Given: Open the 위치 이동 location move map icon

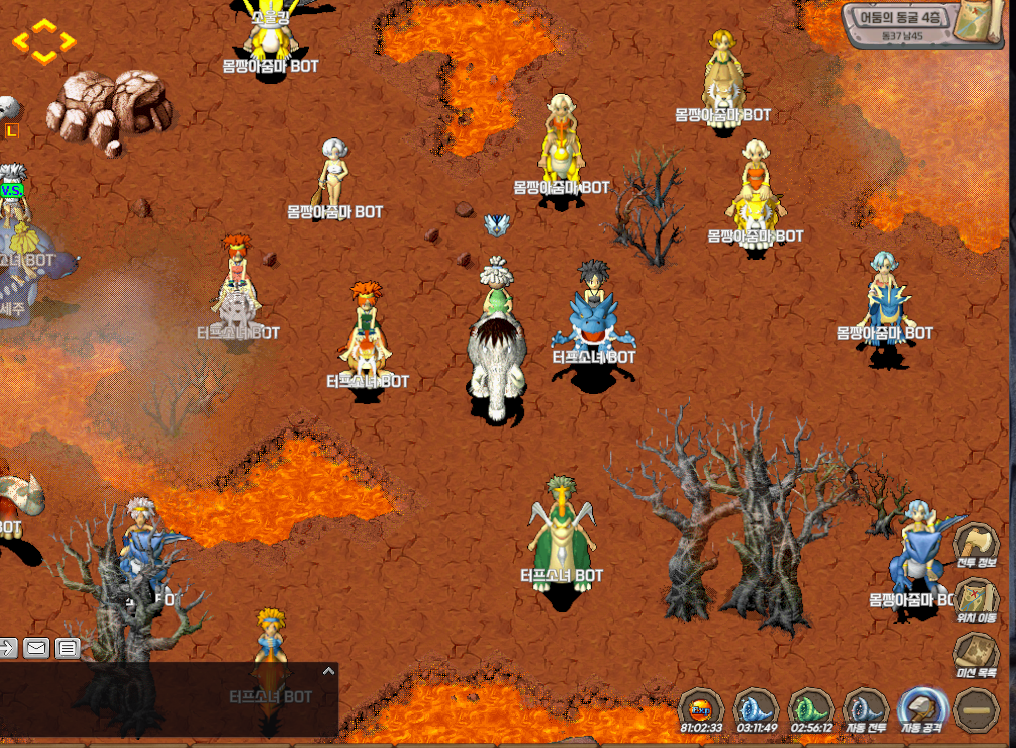Looking at the screenshot, I should tap(977, 602).
